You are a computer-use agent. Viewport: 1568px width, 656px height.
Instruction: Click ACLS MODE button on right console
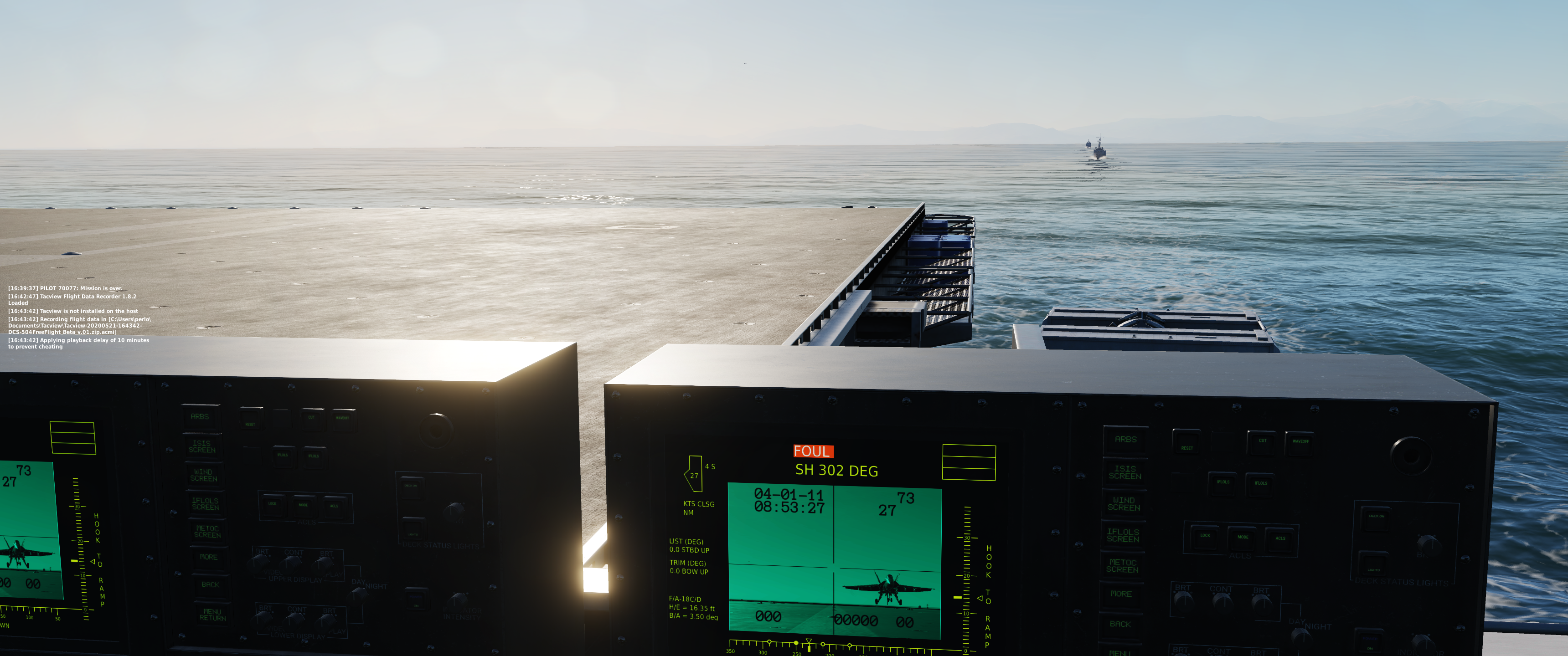point(1243,538)
